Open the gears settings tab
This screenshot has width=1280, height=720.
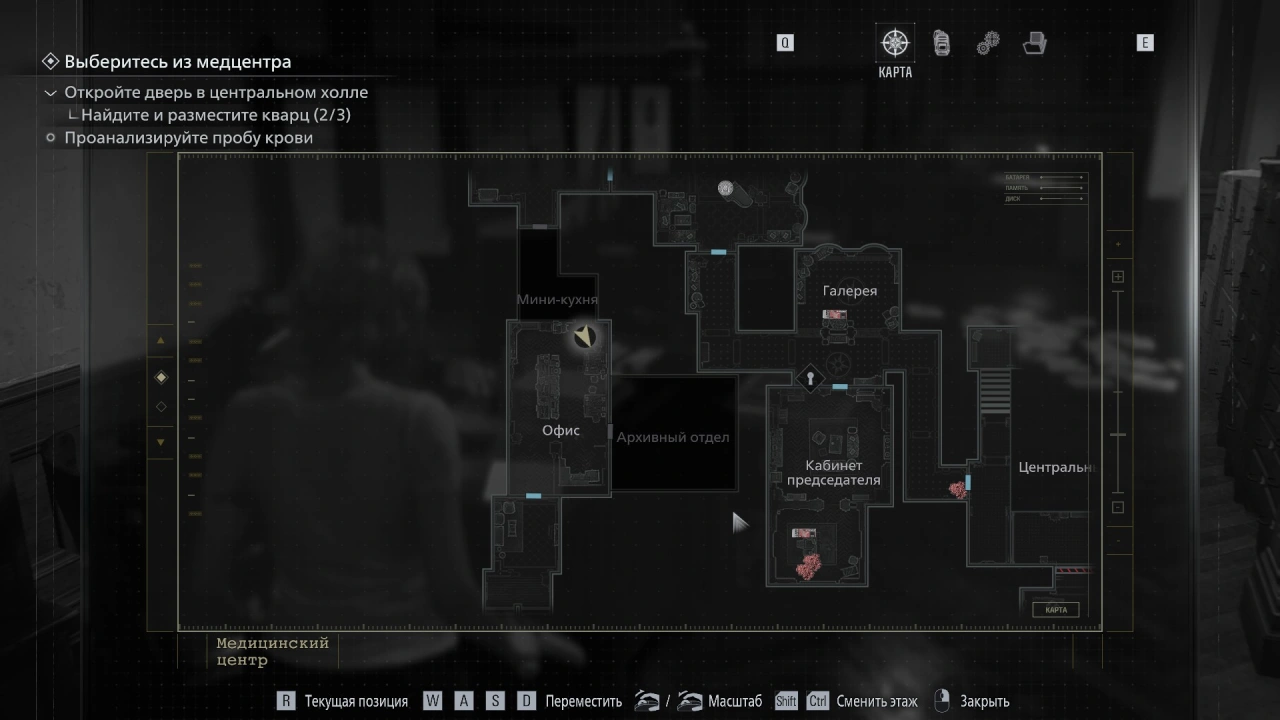pos(987,43)
